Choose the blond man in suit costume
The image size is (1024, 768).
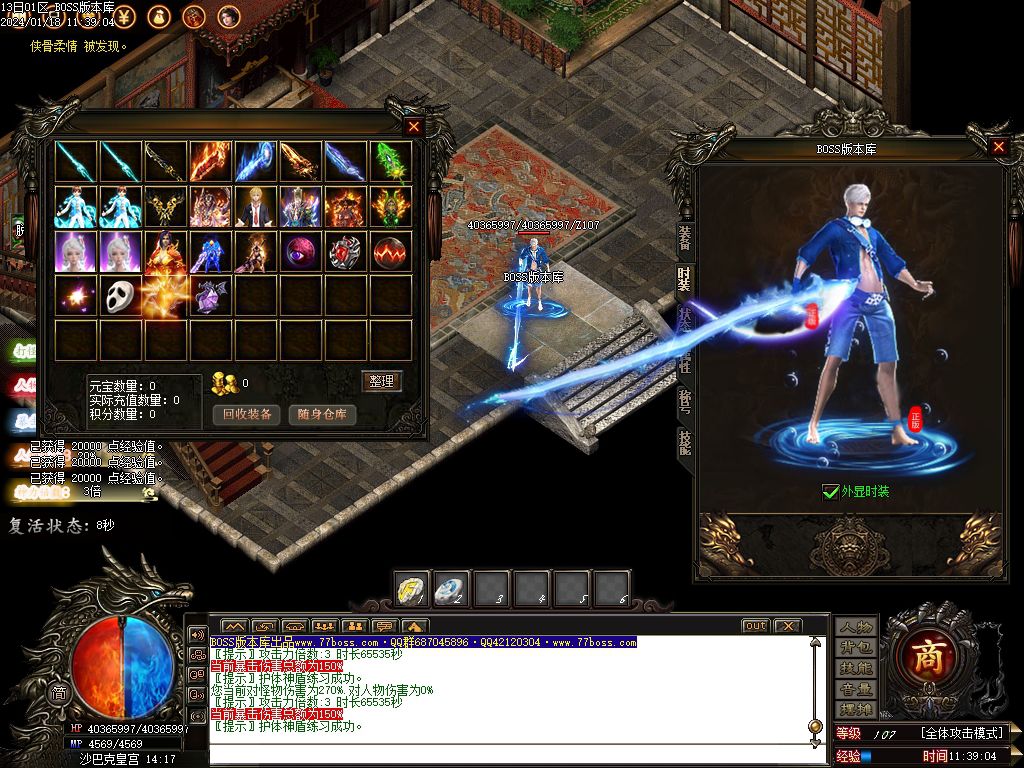click(x=256, y=206)
